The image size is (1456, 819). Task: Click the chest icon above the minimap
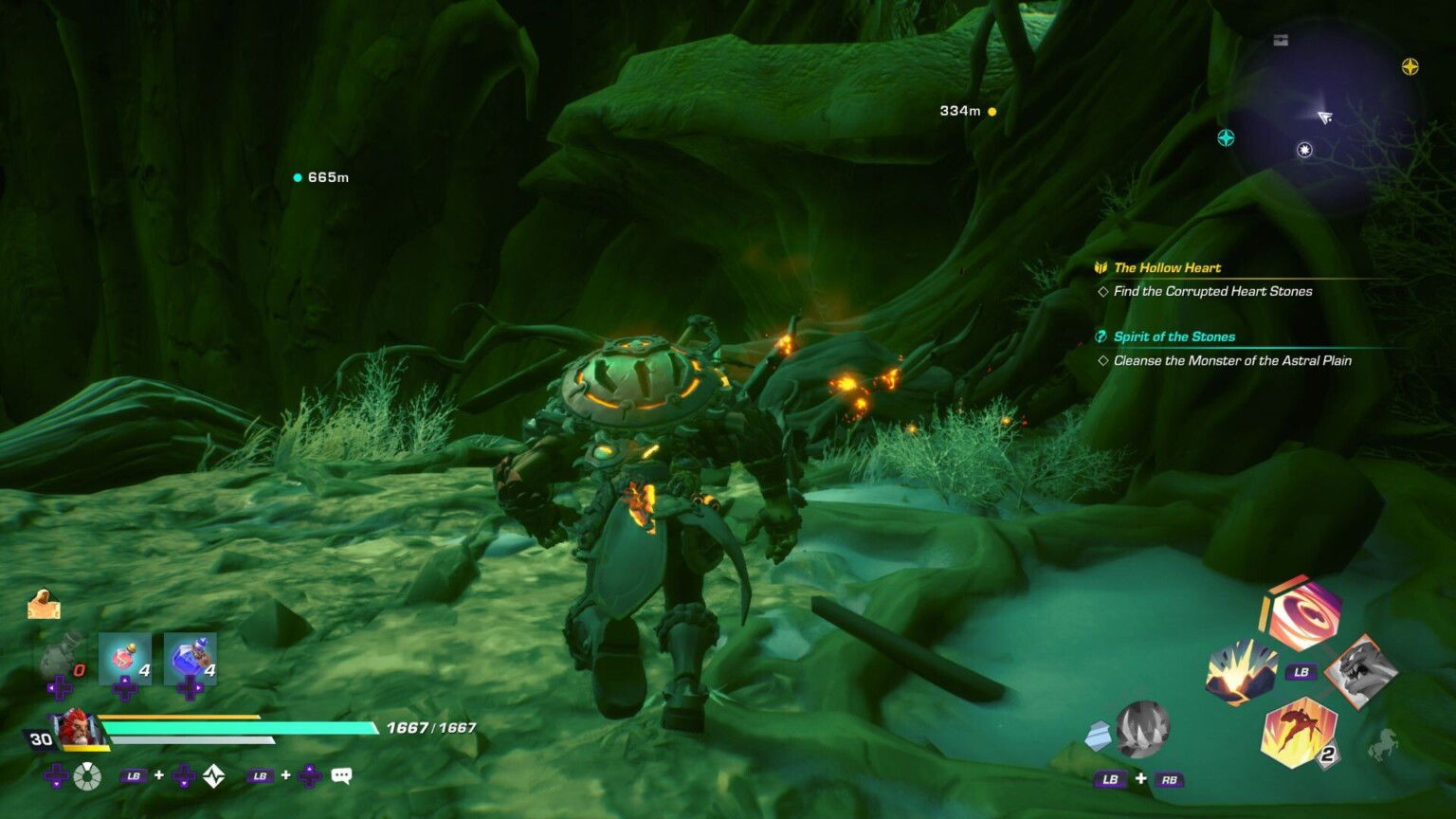pyautogui.click(x=1281, y=40)
